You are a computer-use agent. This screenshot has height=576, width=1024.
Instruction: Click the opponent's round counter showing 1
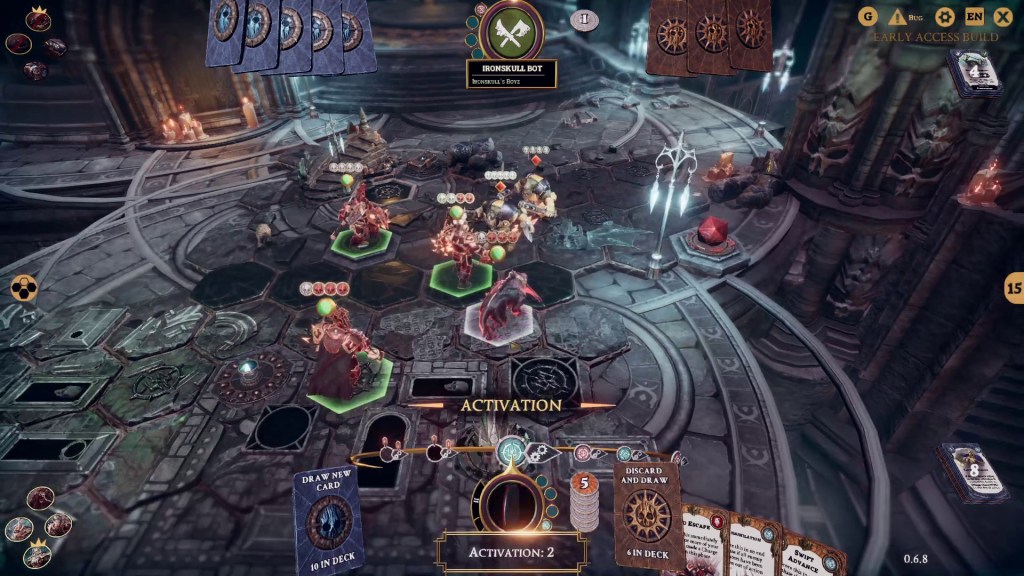[584, 19]
